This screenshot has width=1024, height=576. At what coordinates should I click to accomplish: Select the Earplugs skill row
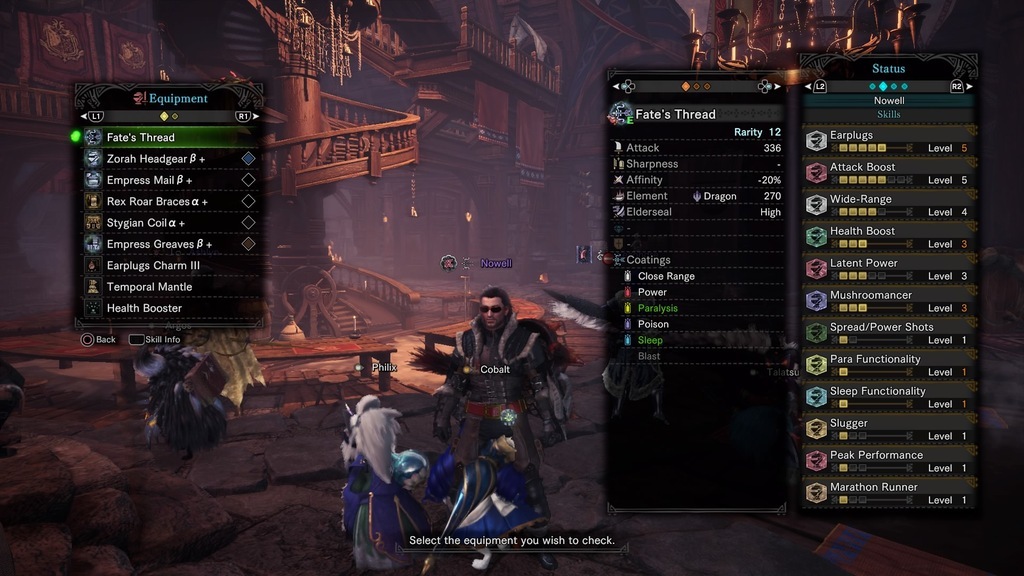(888, 141)
